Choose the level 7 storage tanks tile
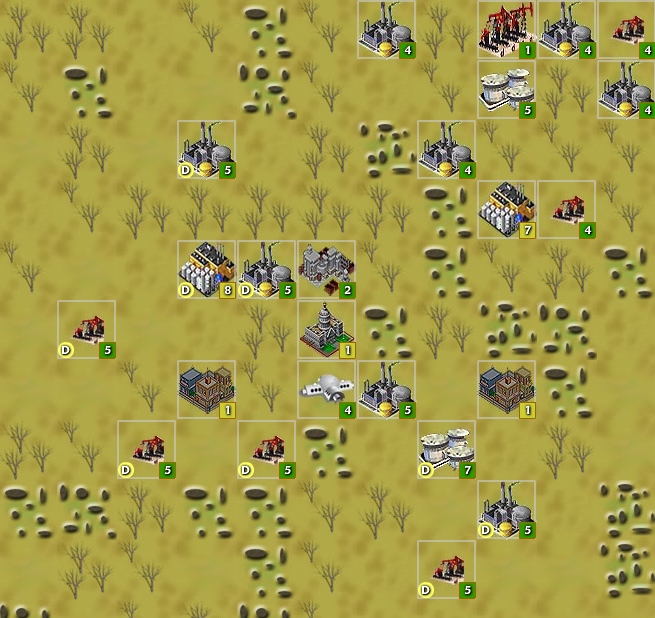Image resolution: width=655 pixels, height=618 pixels. coord(446,449)
